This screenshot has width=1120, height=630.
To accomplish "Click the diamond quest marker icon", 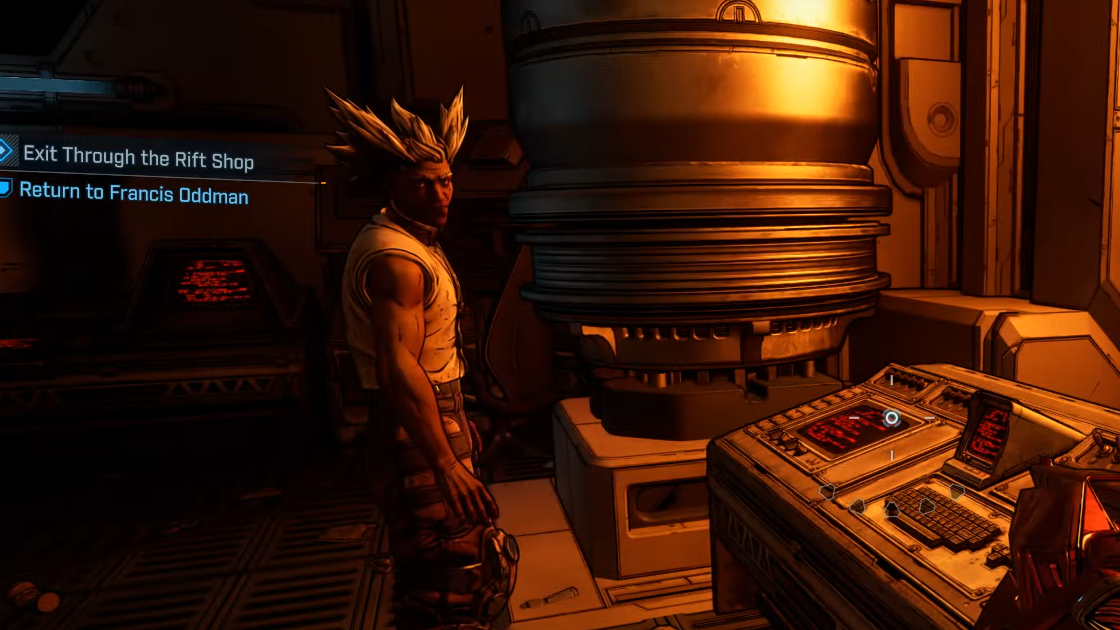I will pyautogui.click(x=6, y=152).
